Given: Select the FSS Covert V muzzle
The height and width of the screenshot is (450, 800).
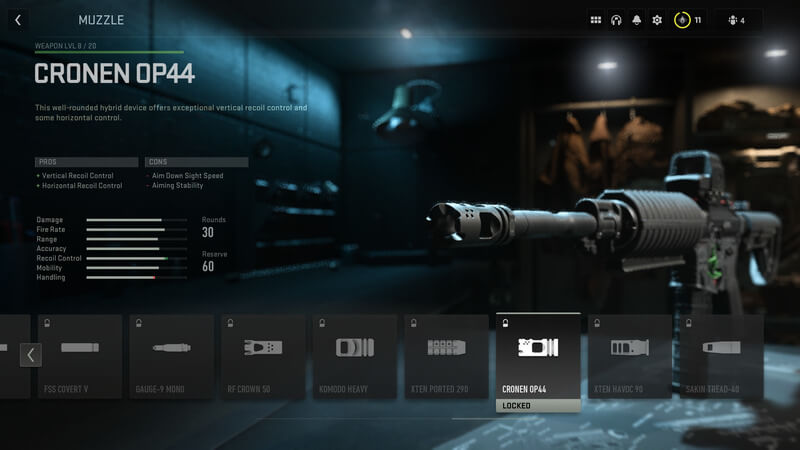Looking at the screenshot, I should [x=80, y=355].
